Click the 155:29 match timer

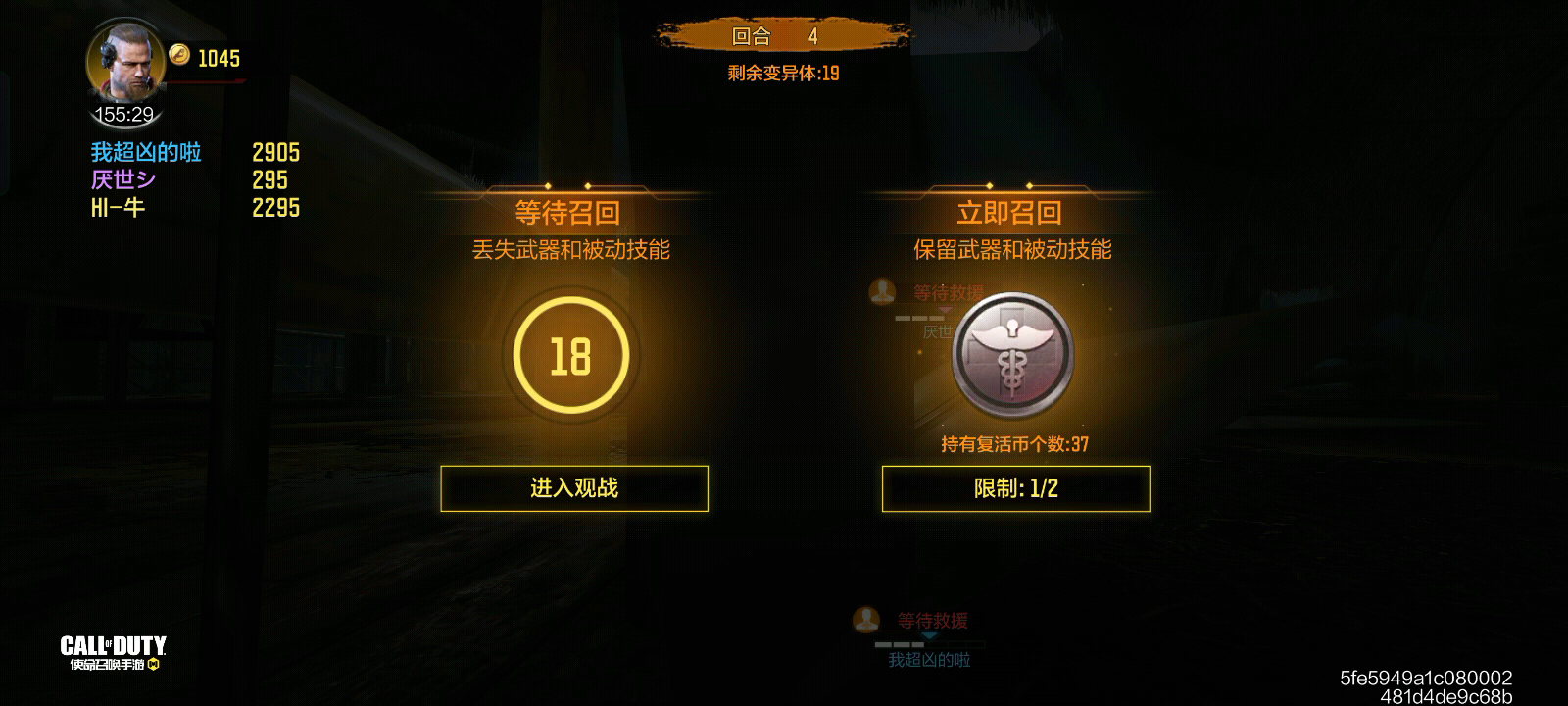pyautogui.click(x=125, y=113)
